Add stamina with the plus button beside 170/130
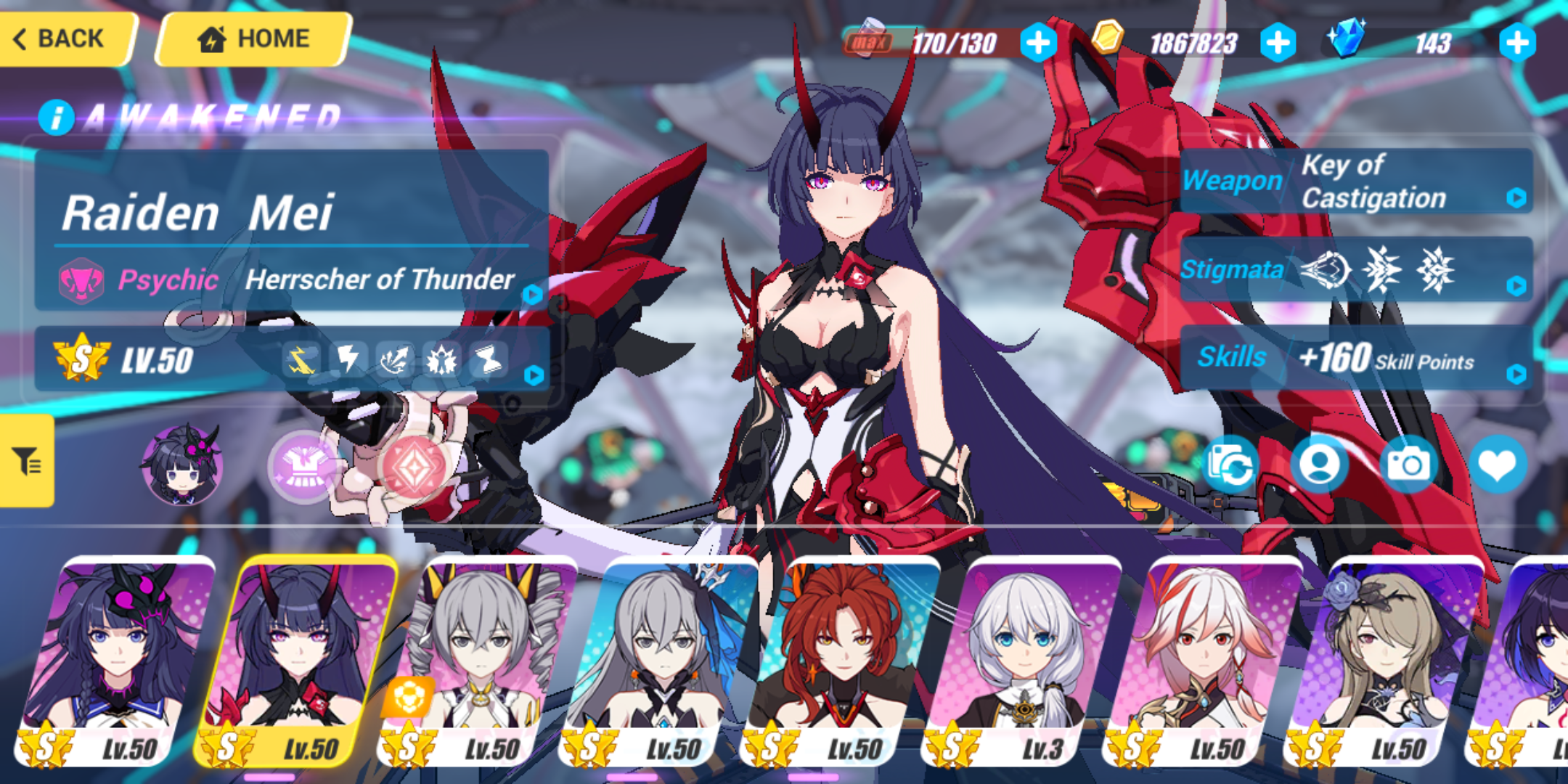1568x784 pixels. tap(1038, 43)
